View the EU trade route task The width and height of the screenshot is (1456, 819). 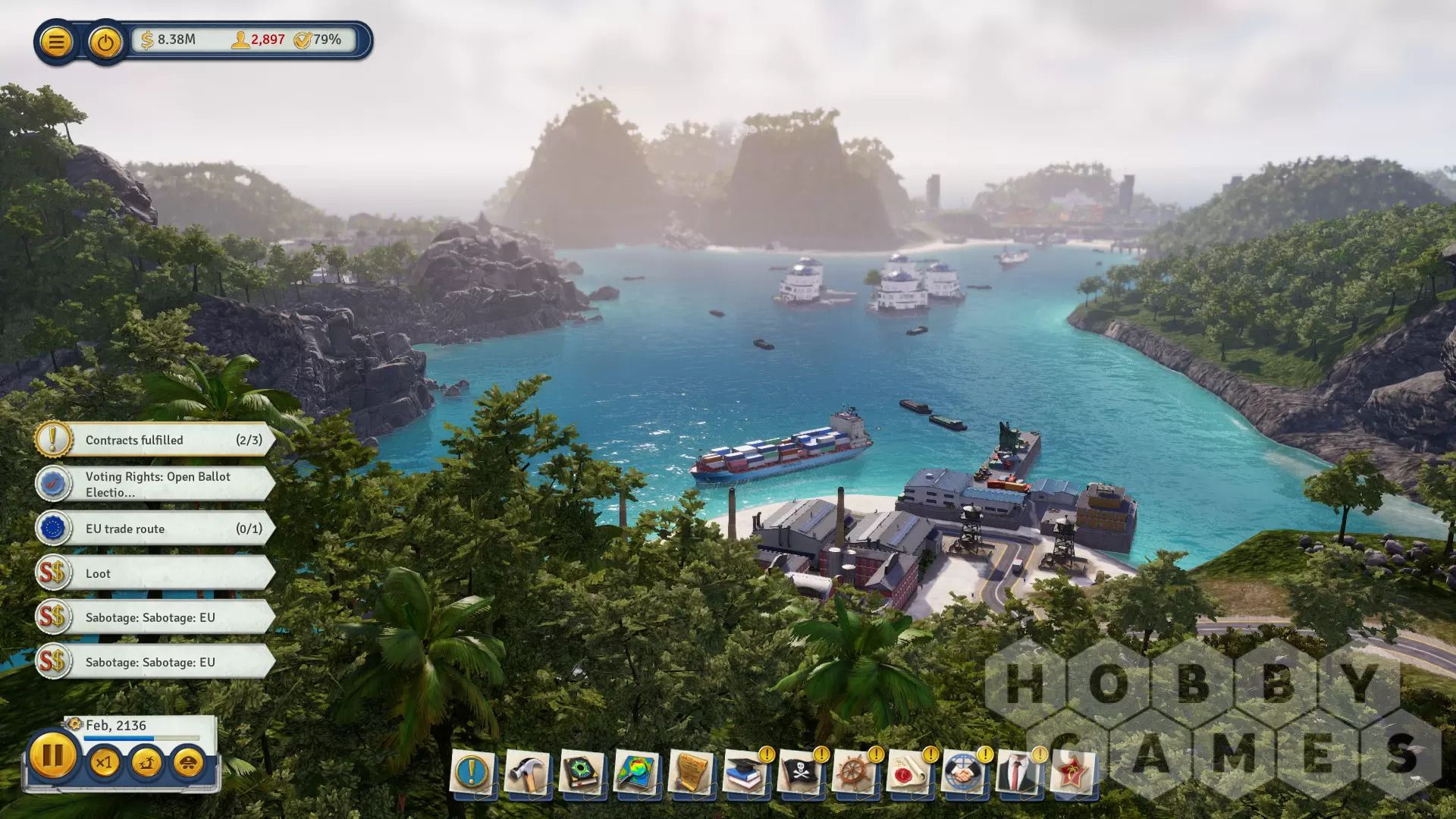pyautogui.click(x=155, y=529)
